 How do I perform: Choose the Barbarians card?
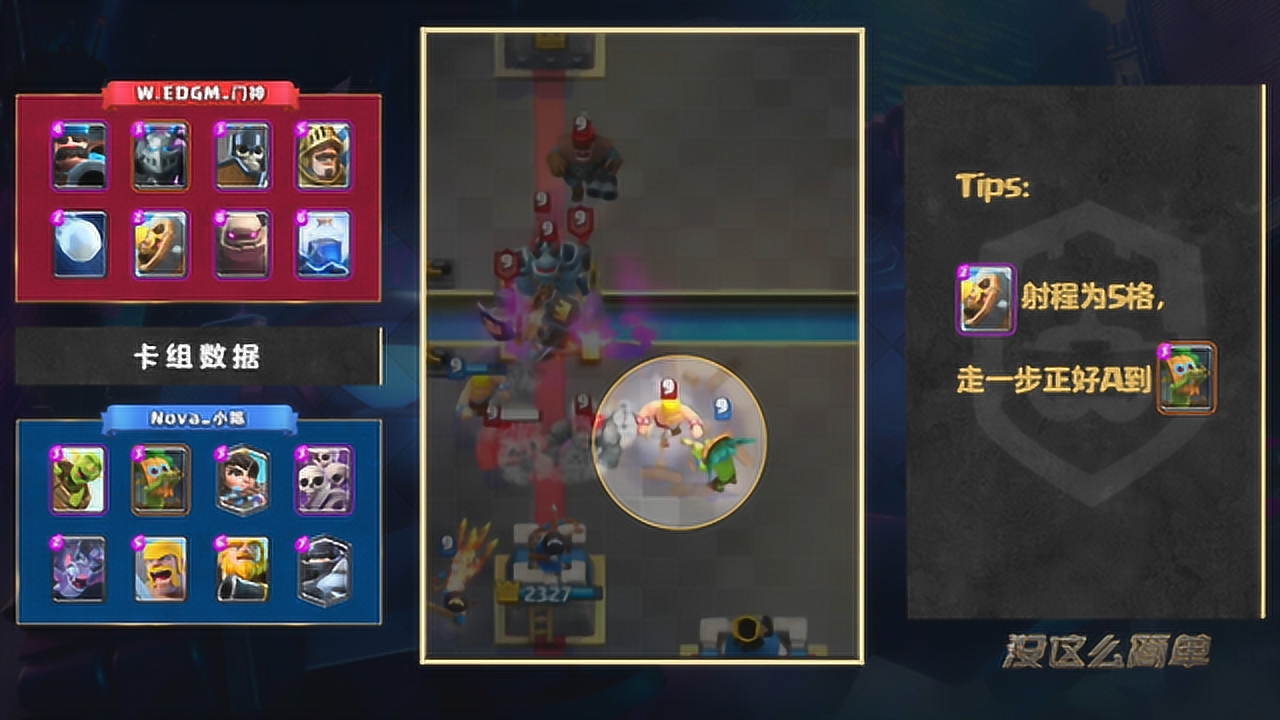point(161,569)
